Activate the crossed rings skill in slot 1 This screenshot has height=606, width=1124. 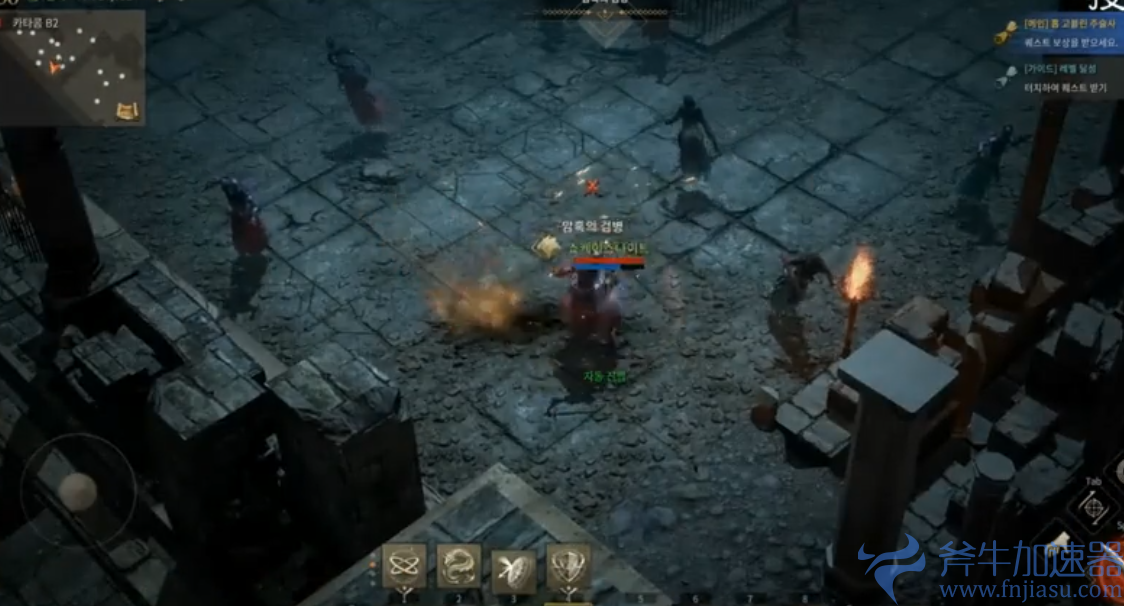click(x=405, y=566)
